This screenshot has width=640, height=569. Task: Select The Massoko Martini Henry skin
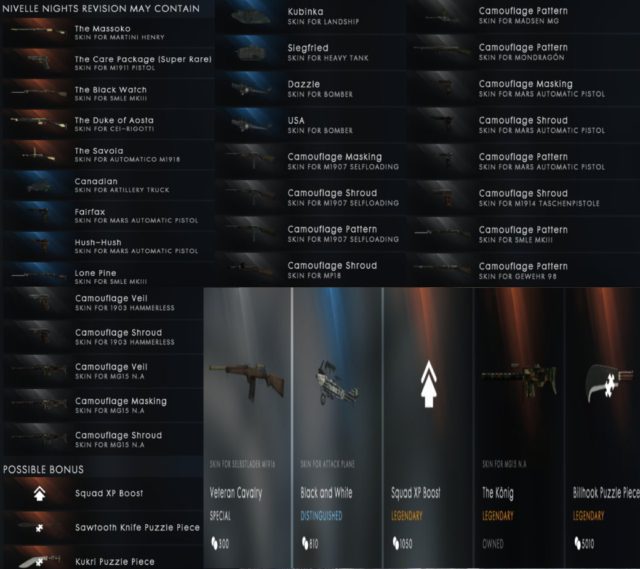click(108, 32)
